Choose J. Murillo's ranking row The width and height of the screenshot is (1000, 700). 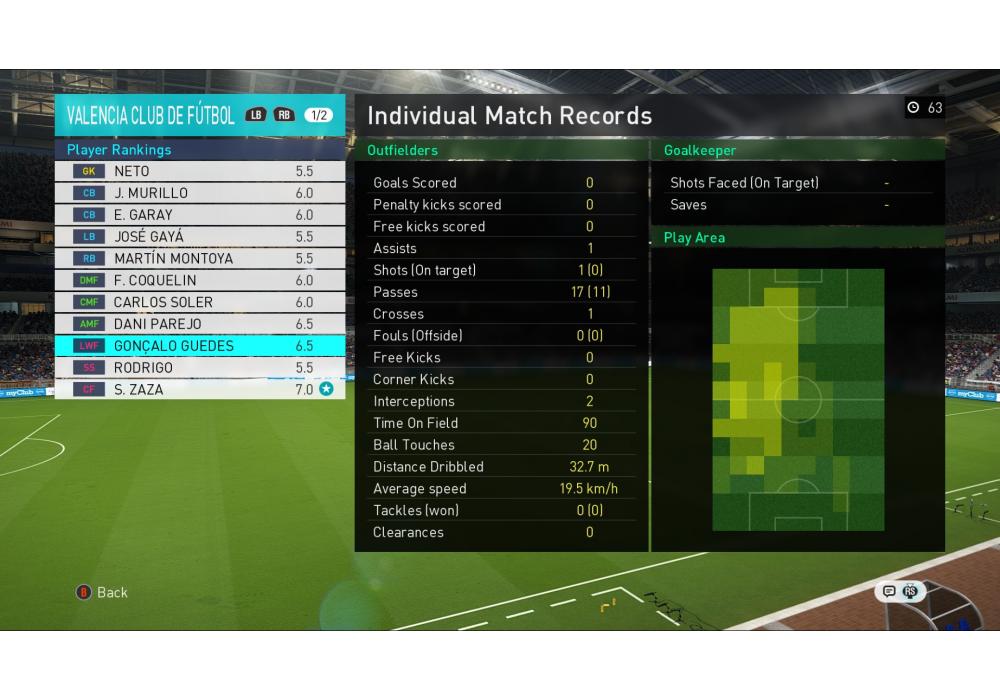point(200,193)
